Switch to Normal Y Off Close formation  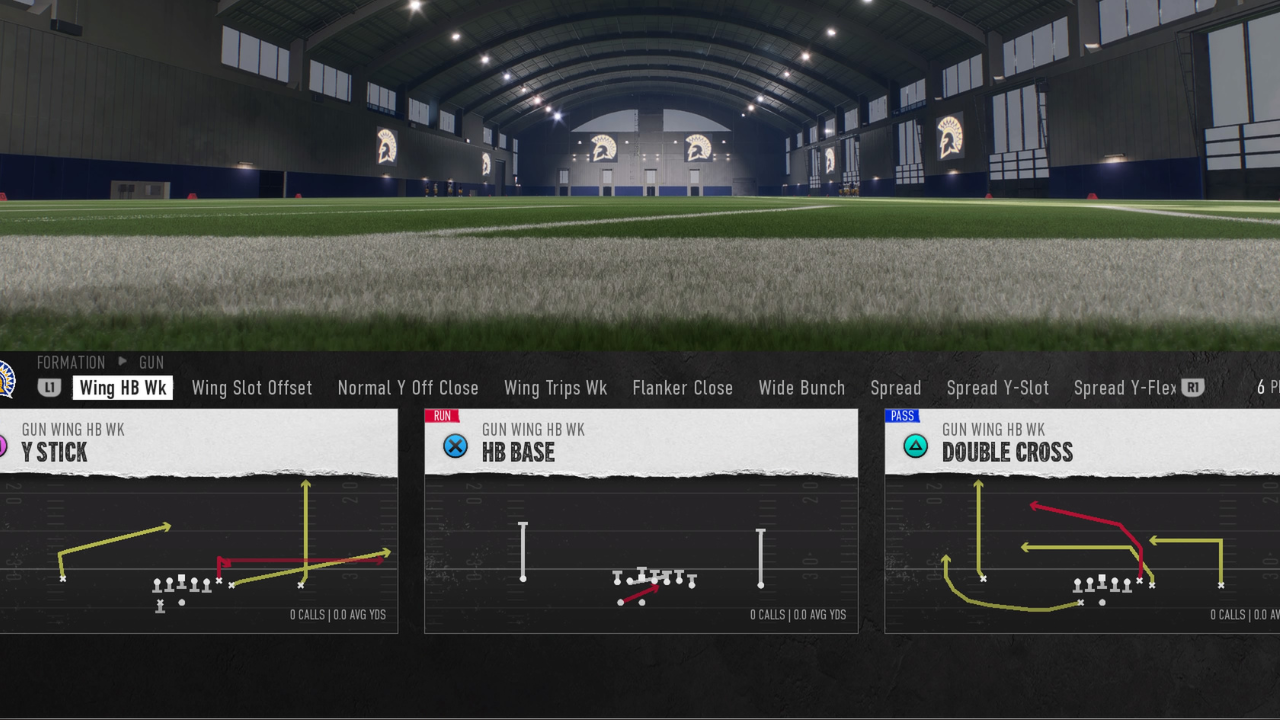408,388
